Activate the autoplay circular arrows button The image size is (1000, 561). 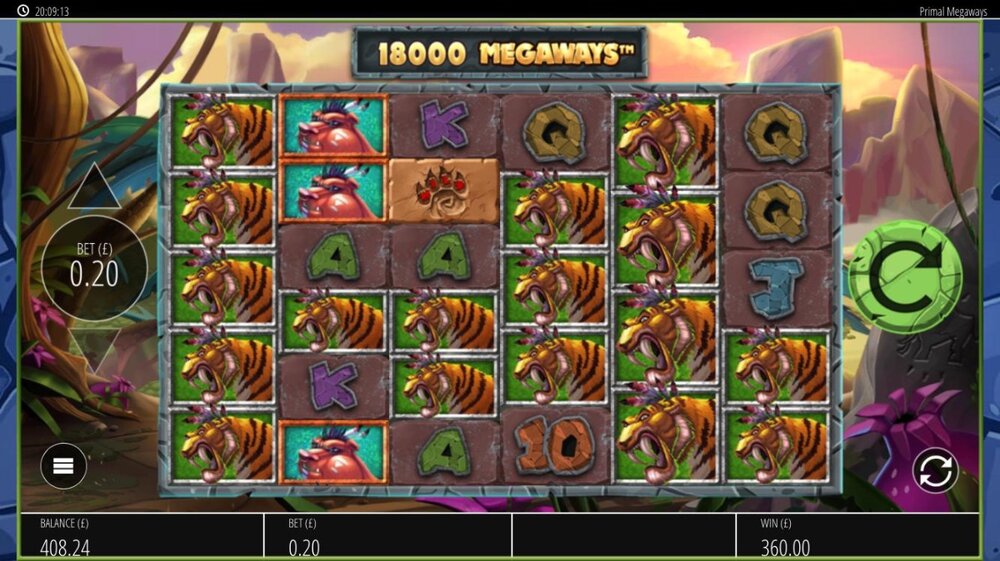(935, 470)
